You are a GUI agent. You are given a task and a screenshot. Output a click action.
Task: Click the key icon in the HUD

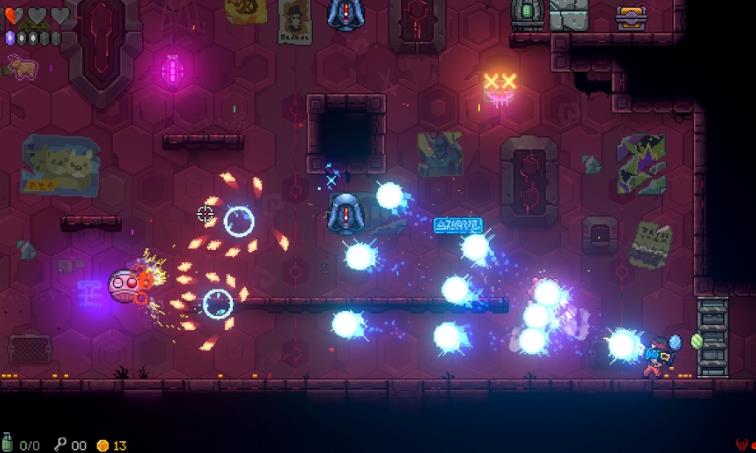[x=60, y=443]
